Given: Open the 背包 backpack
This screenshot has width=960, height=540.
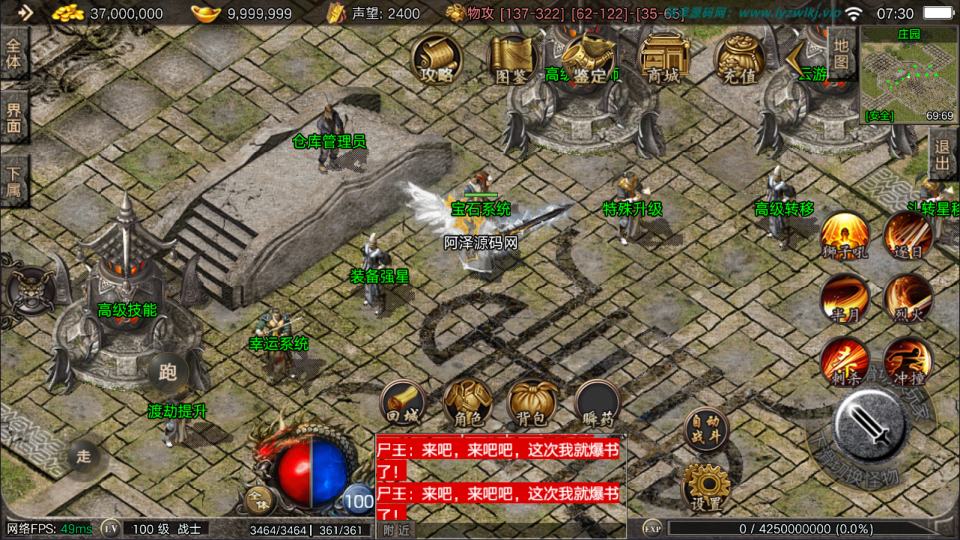Looking at the screenshot, I should pos(532,402).
